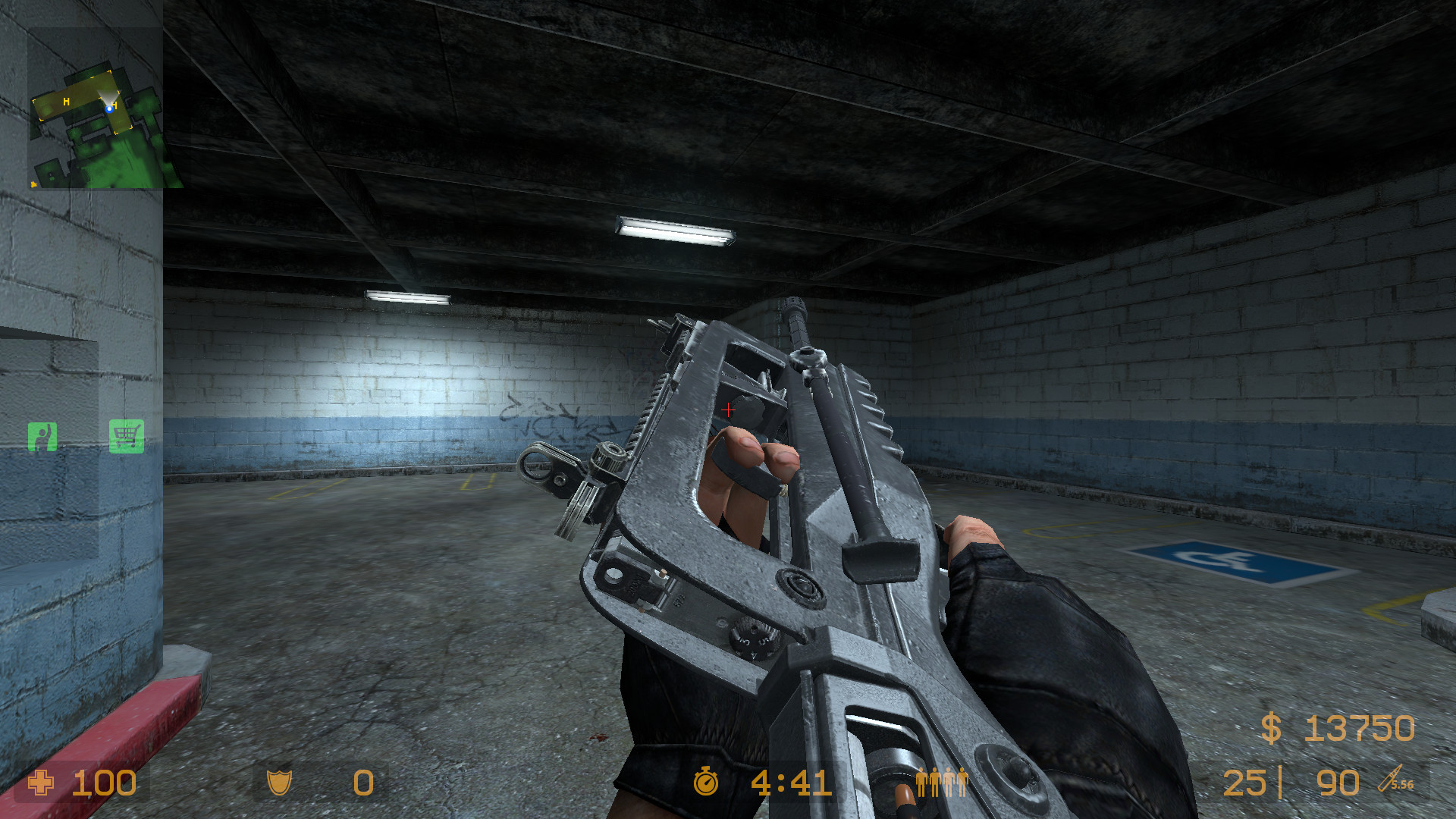Click the orange player count silhouette icons
Viewport: 1456px width, 819px height.
[x=940, y=781]
